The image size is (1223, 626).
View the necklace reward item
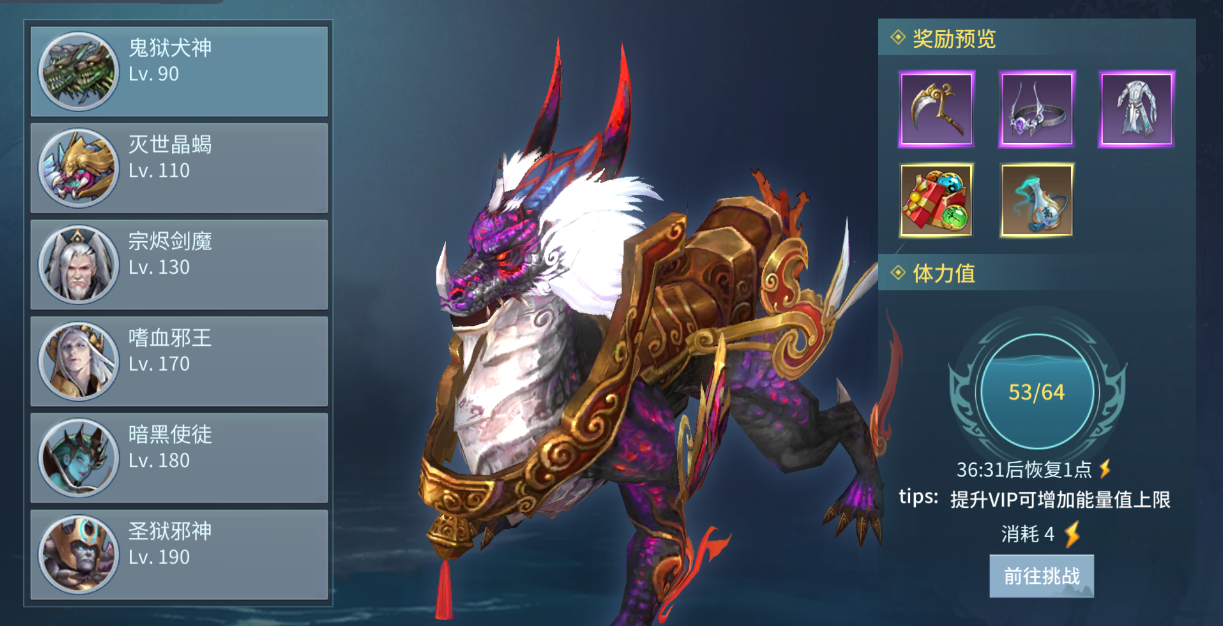pos(1037,109)
